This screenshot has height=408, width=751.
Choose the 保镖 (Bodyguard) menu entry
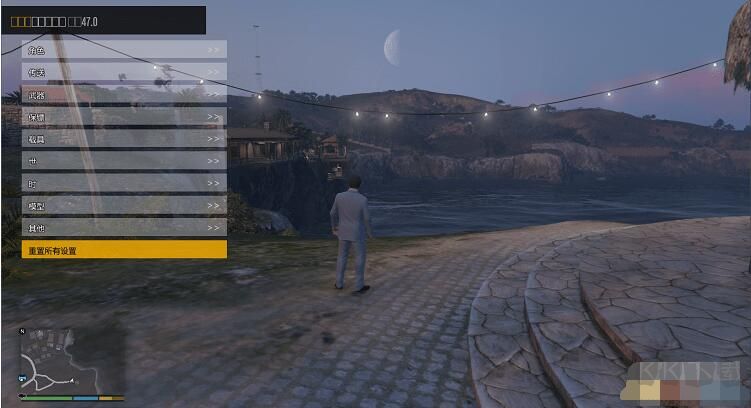click(x=124, y=116)
